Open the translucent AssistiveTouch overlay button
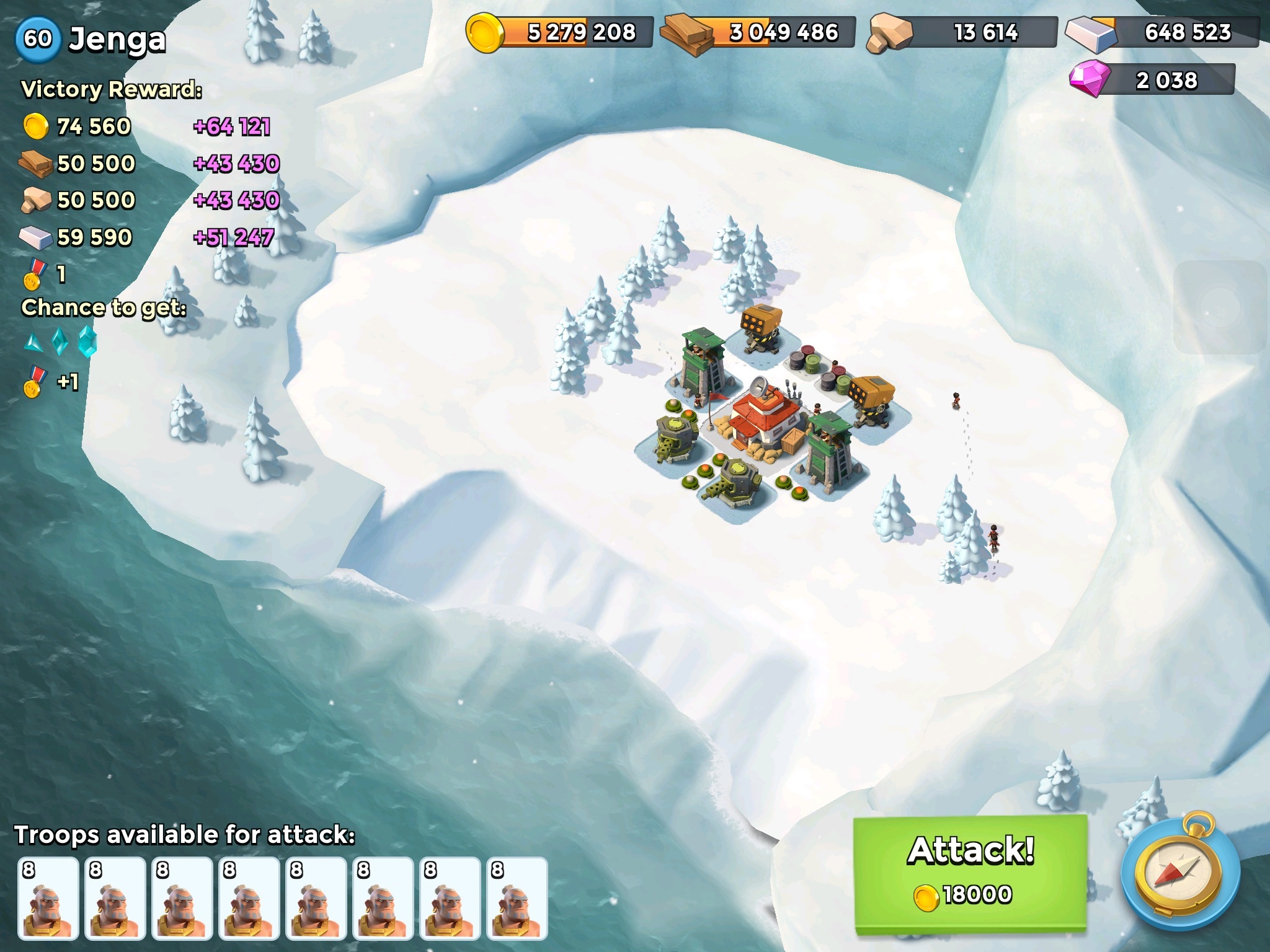 click(x=1222, y=307)
